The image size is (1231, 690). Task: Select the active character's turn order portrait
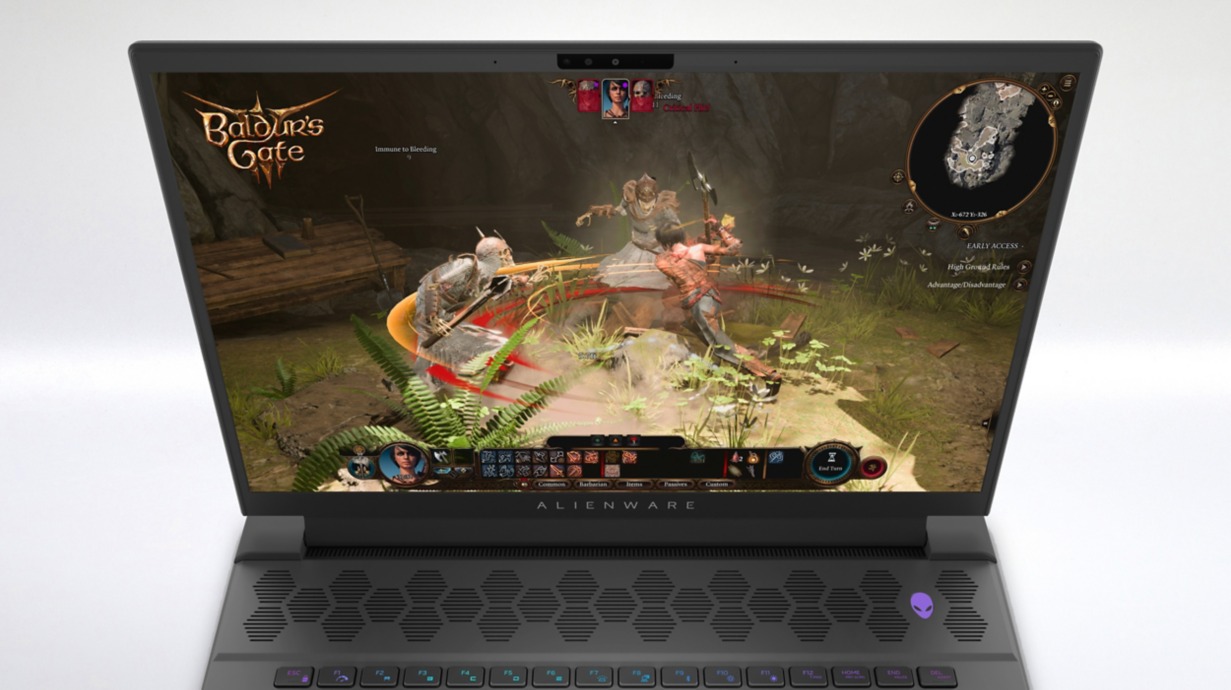coord(615,98)
